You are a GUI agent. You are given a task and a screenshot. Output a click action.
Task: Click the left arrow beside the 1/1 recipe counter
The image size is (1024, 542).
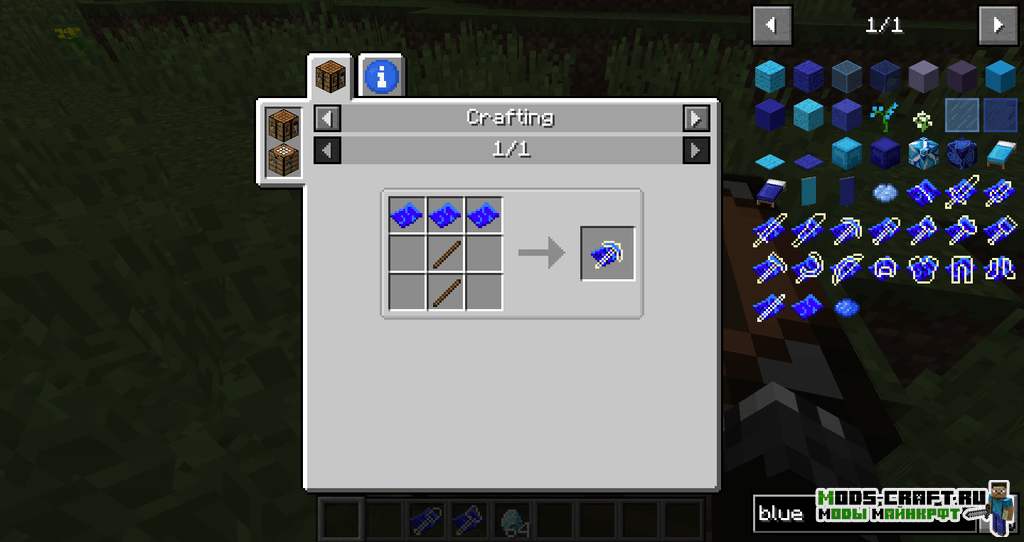point(327,150)
